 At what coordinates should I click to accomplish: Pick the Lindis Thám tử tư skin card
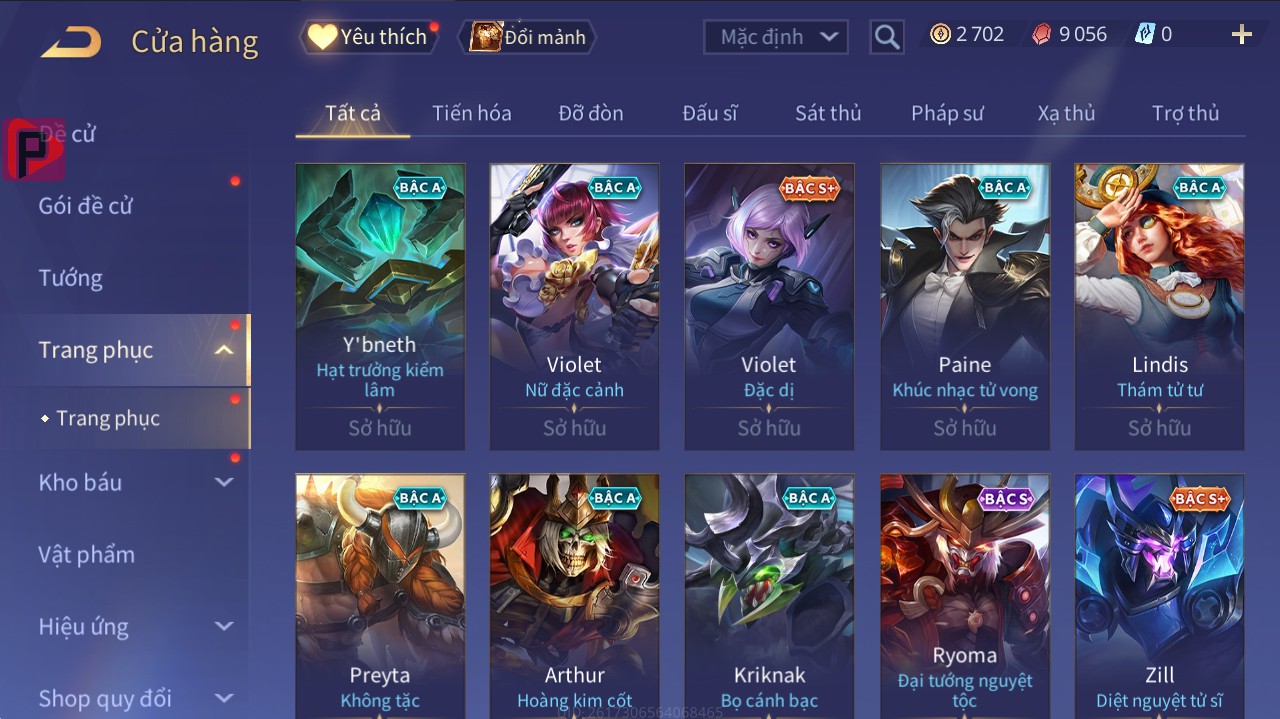1159,306
